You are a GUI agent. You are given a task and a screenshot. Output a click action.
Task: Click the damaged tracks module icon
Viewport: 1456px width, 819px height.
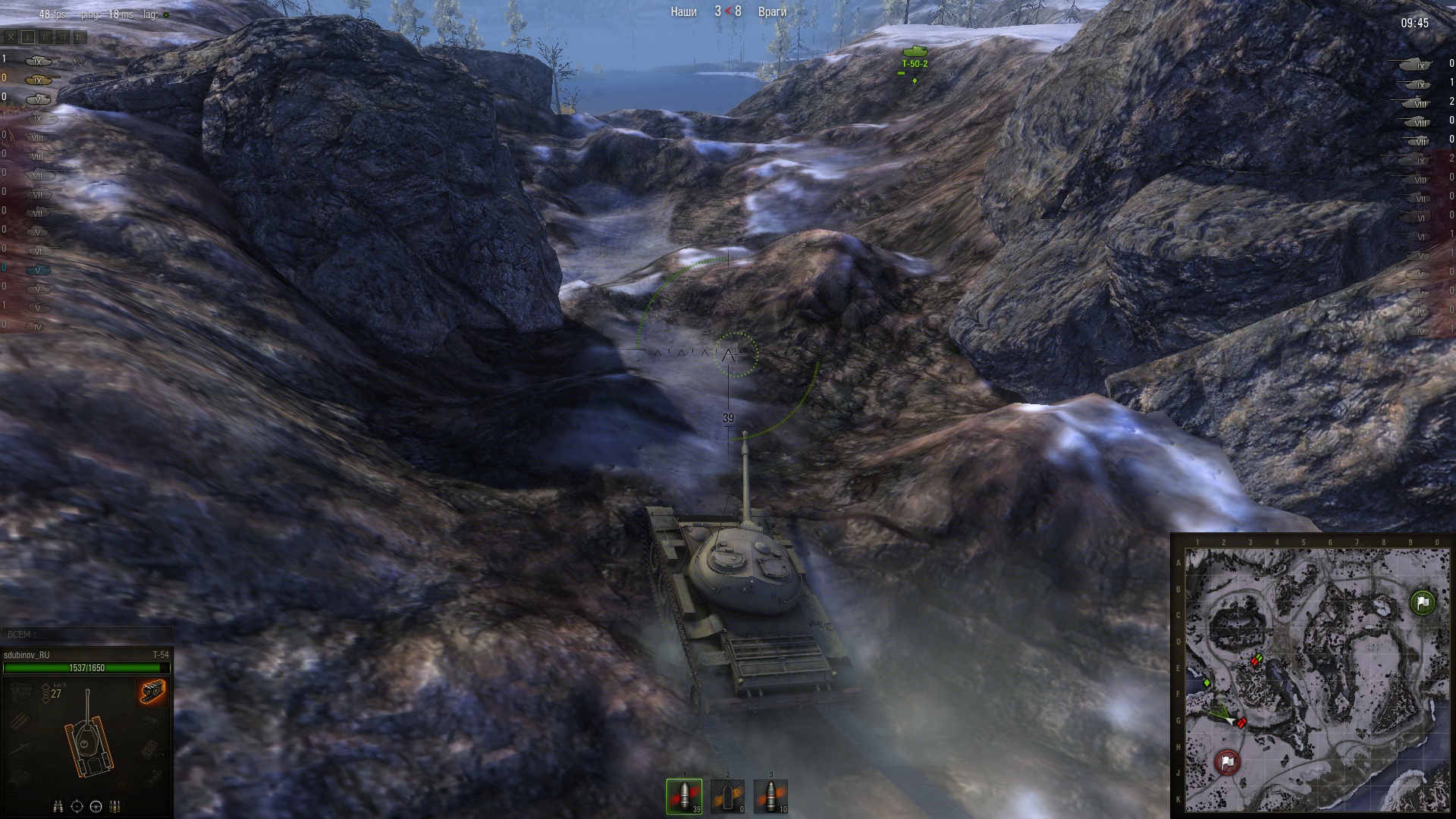pos(152,692)
